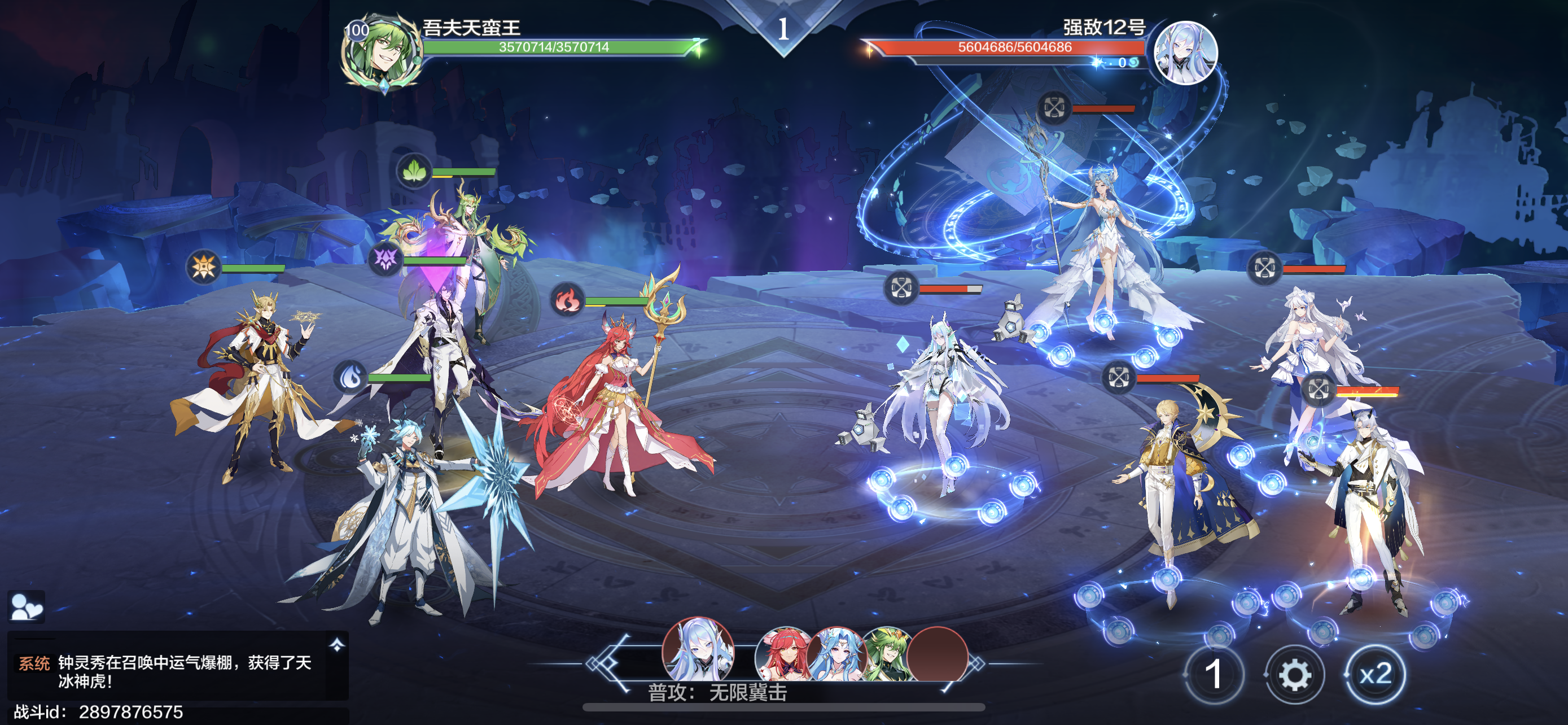Viewport: 1568px width, 725px height.
Task: Click the system chat message text
Action: (x=185, y=671)
